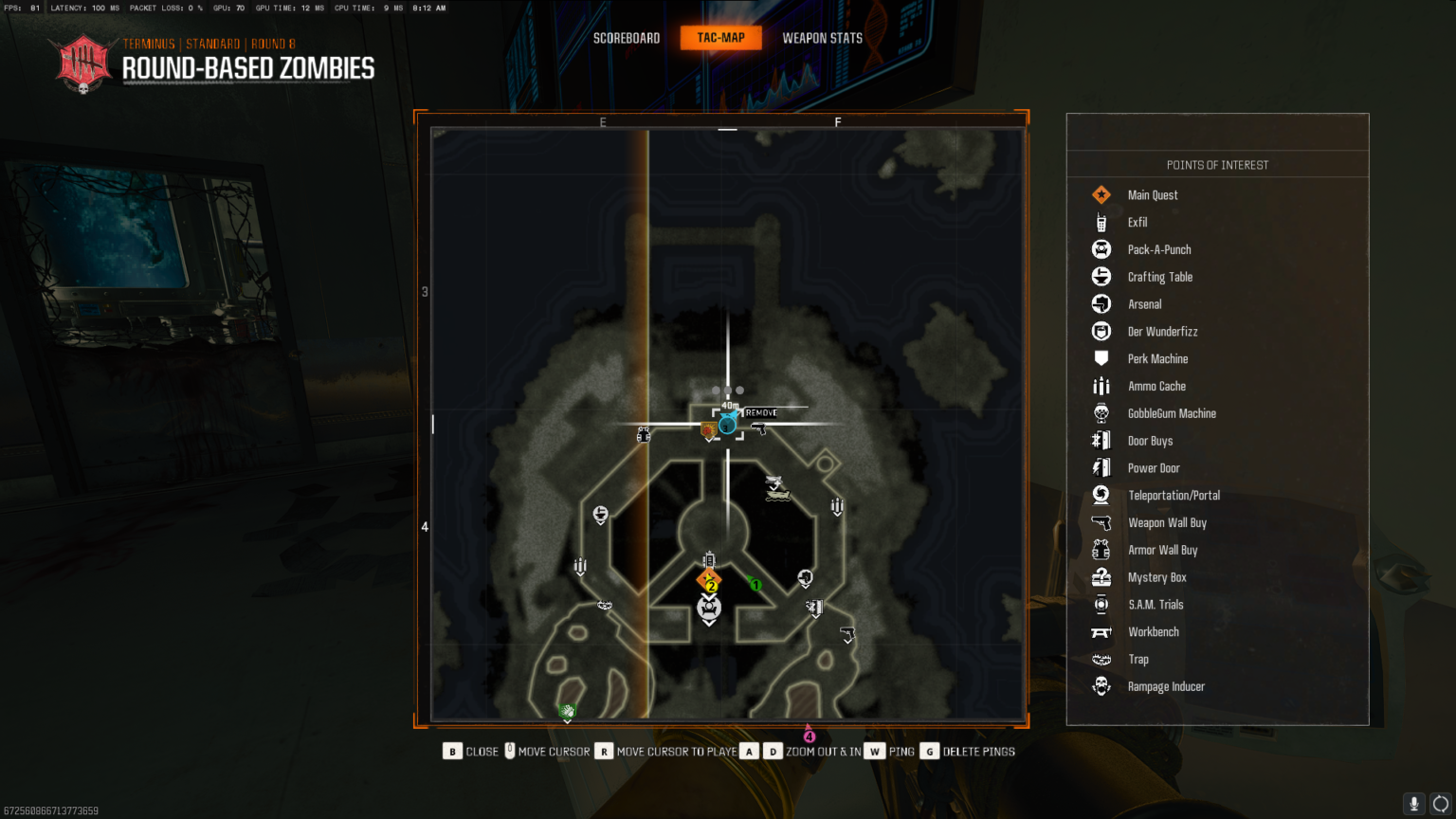Open the Weapon Stats tab
Viewport: 1456px width, 819px height.
click(821, 38)
